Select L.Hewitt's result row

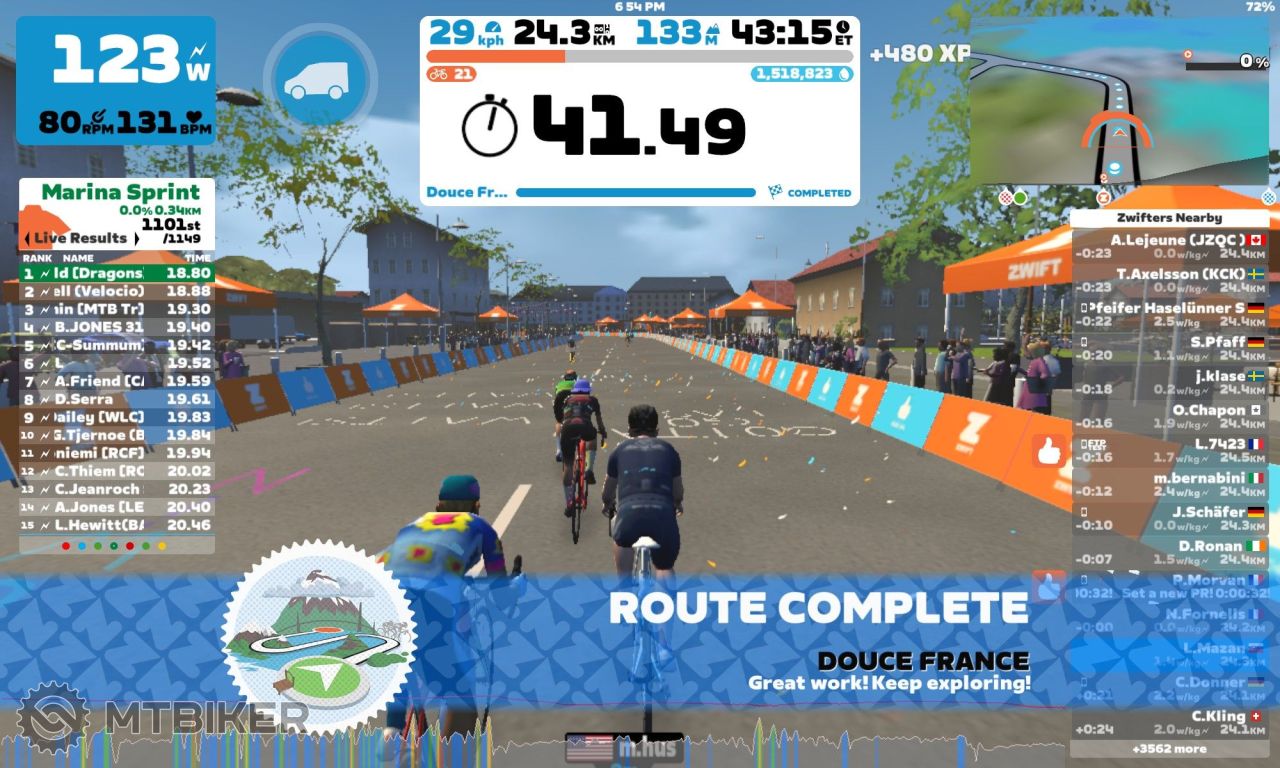click(117, 525)
